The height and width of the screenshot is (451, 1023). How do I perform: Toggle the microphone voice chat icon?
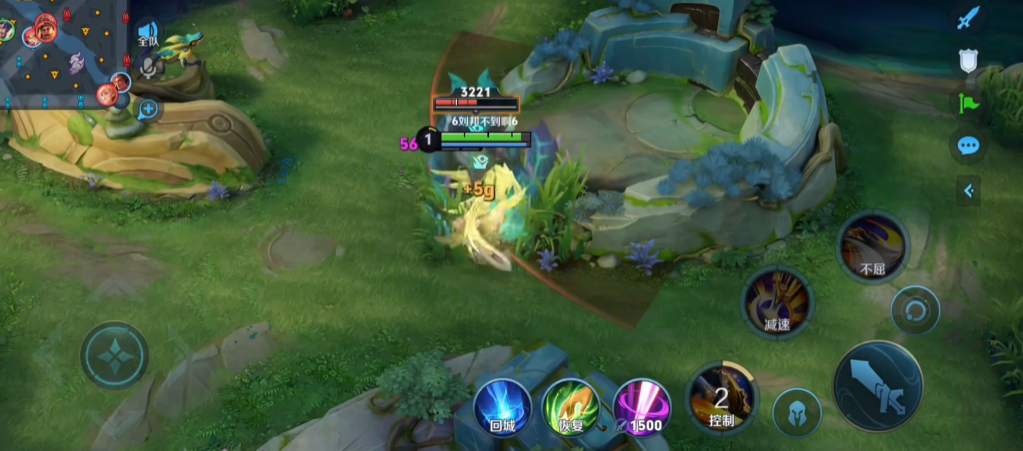[149, 67]
